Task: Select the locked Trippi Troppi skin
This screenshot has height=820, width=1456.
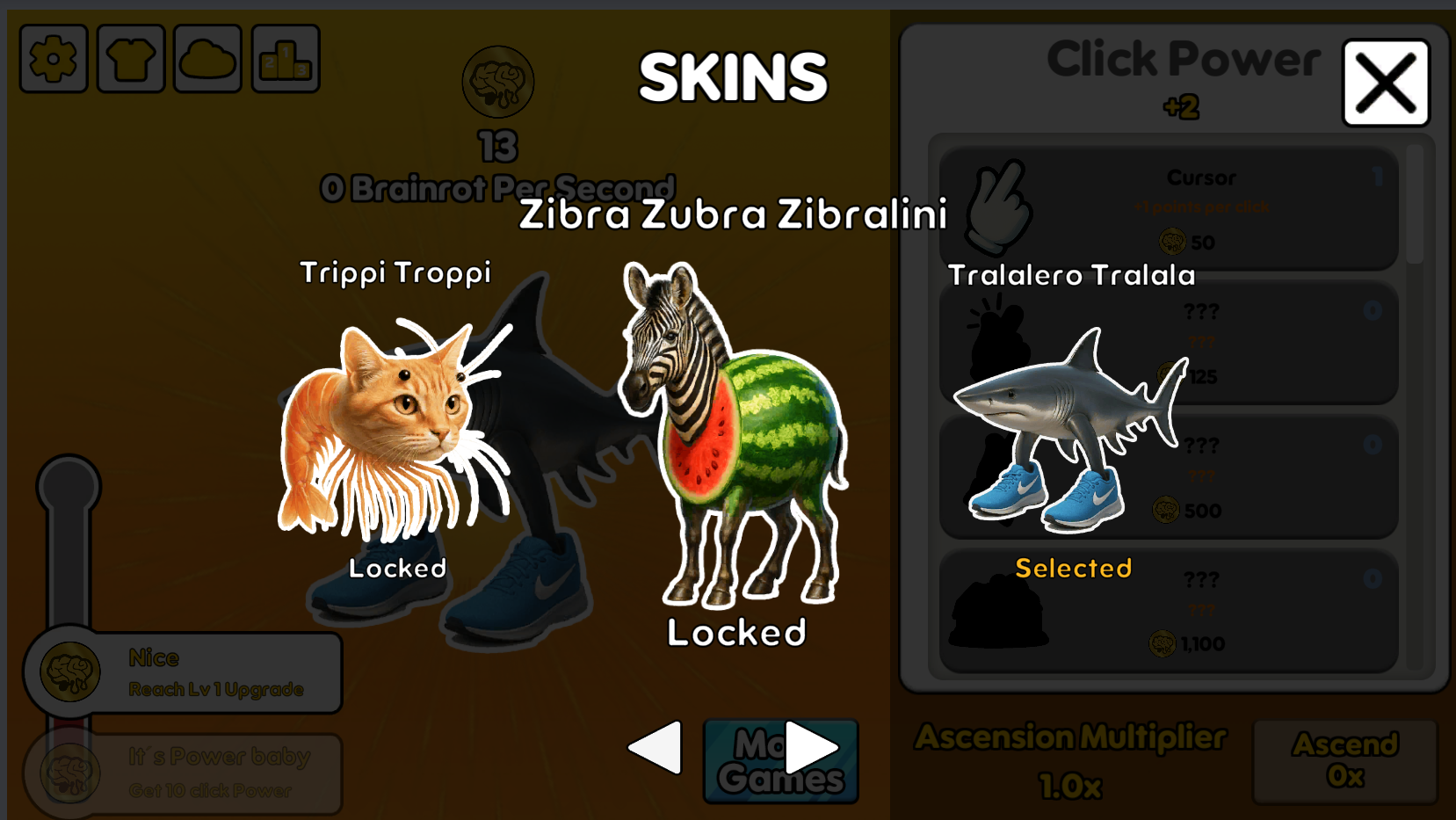Action: click(x=395, y=422)
